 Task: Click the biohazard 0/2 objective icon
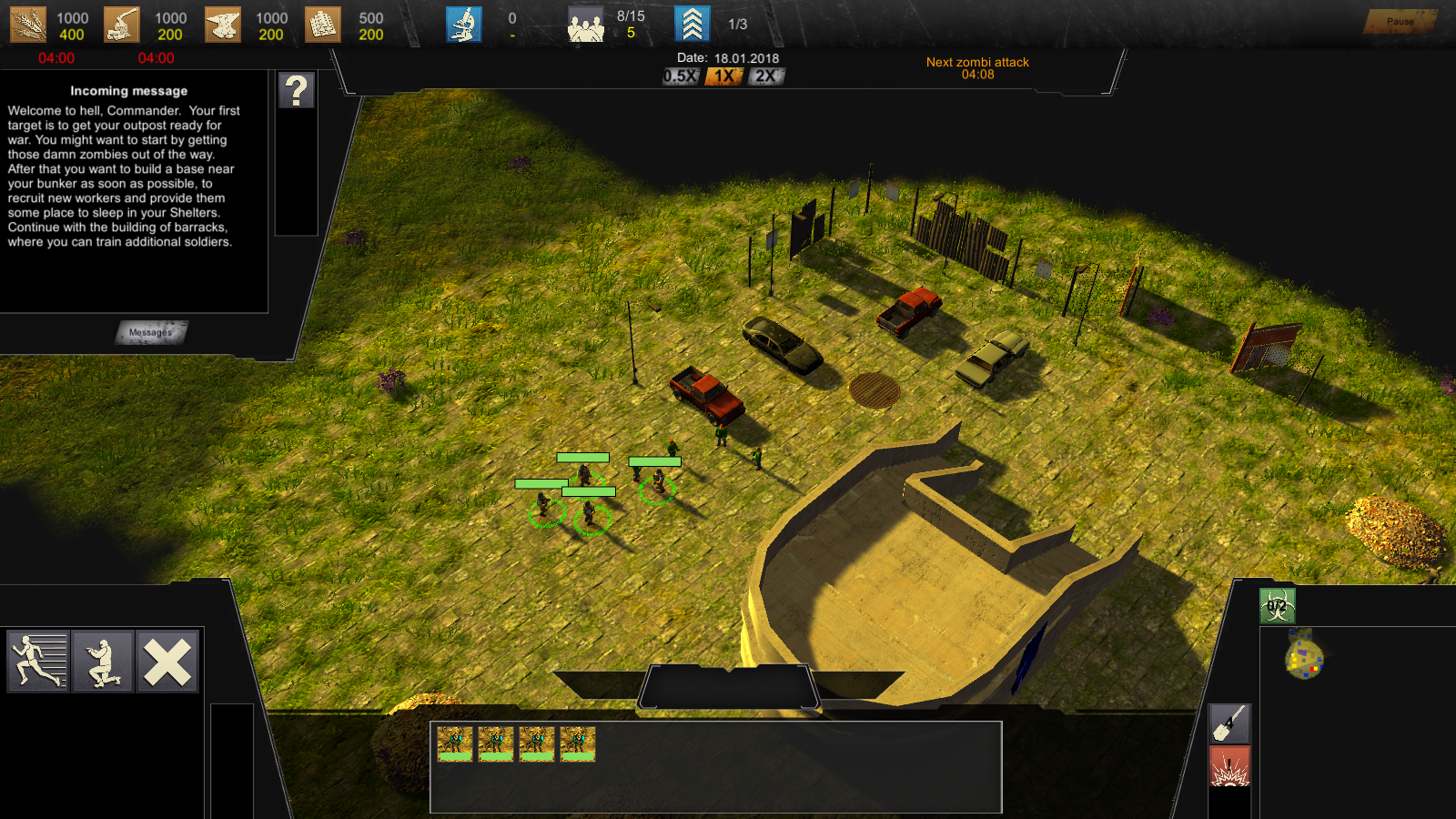coord(1277,606)
